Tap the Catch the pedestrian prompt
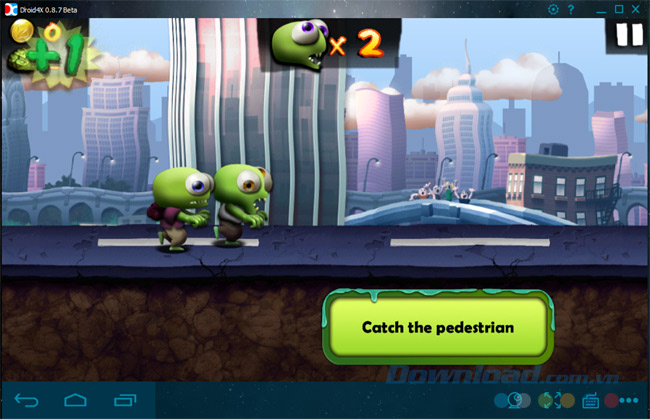The width and height of the screenshot is (650, 419). tap(437, 327)
